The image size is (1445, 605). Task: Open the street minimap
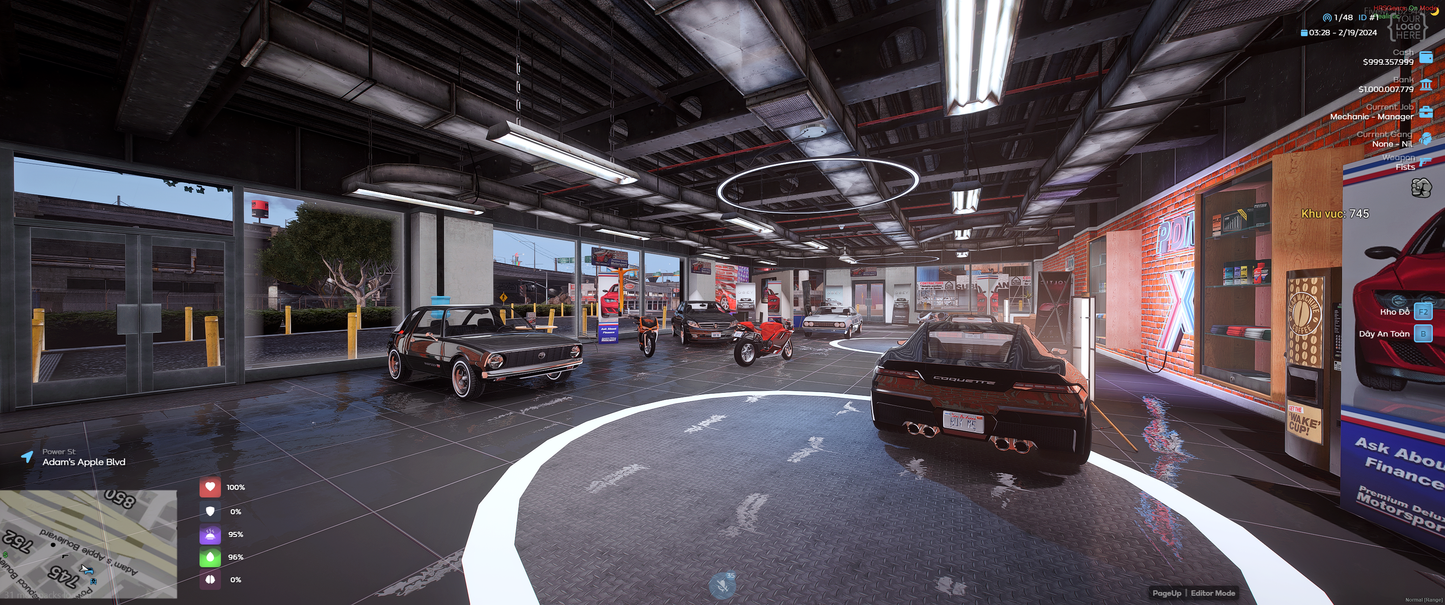pyautogui.click(x=89, y=544)
